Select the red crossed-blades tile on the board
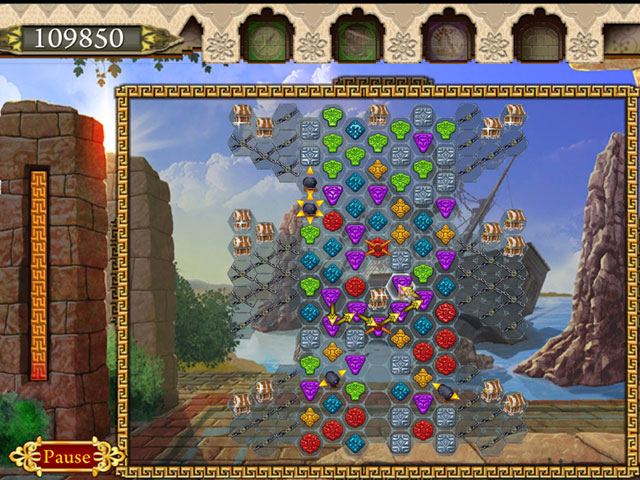 378,246
